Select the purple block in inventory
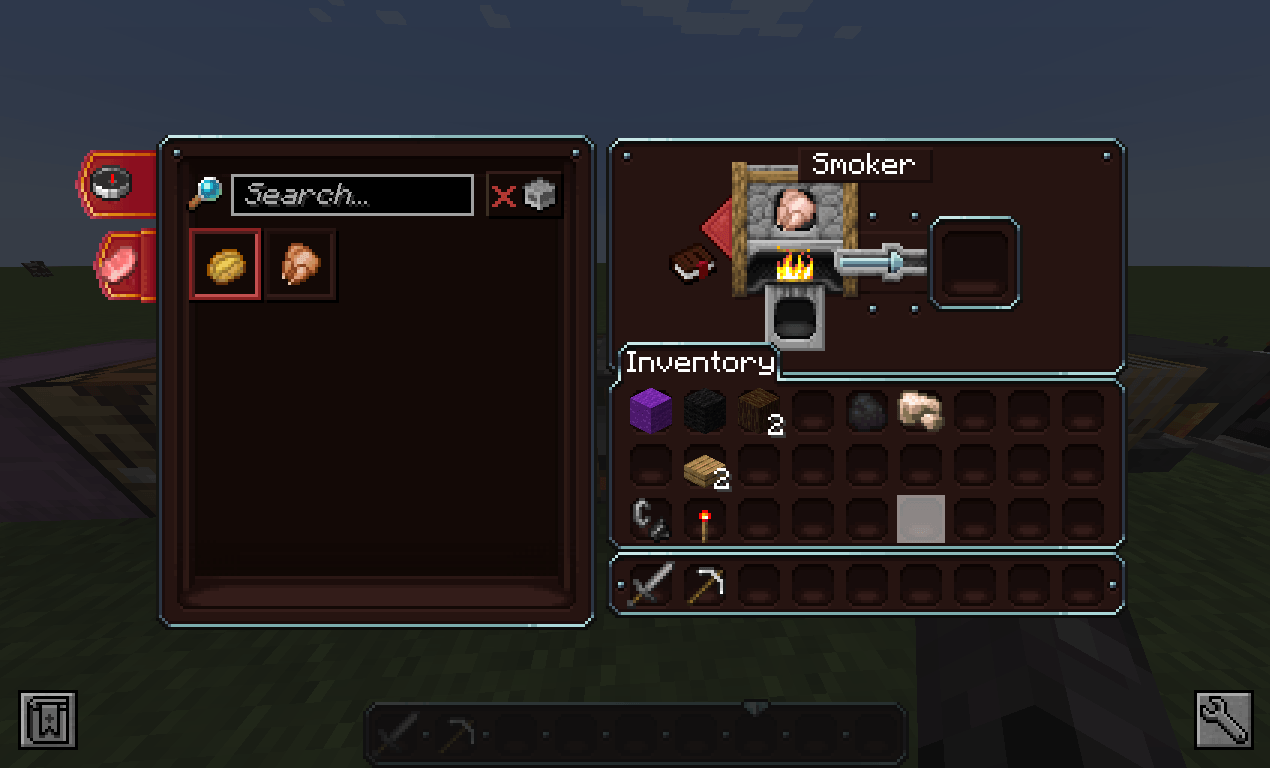 tap(650, 411)
